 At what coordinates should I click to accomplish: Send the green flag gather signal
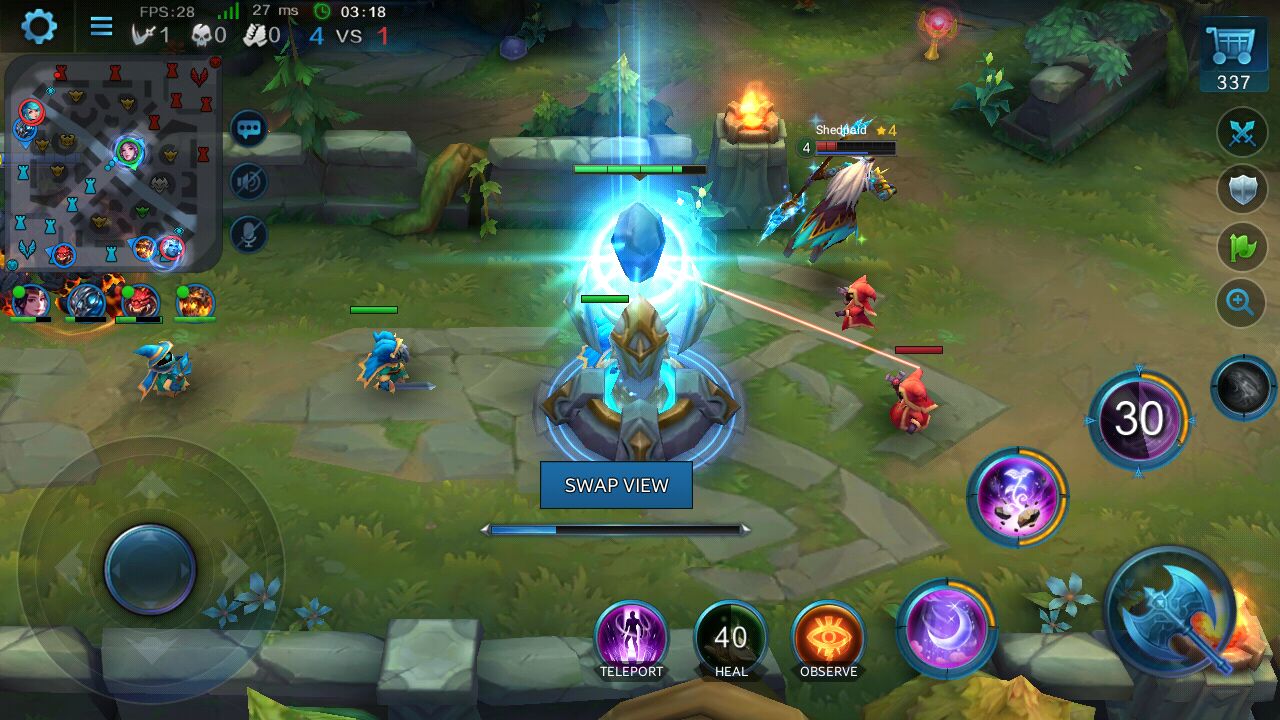pyautogui.click(x=1241, y=246)
